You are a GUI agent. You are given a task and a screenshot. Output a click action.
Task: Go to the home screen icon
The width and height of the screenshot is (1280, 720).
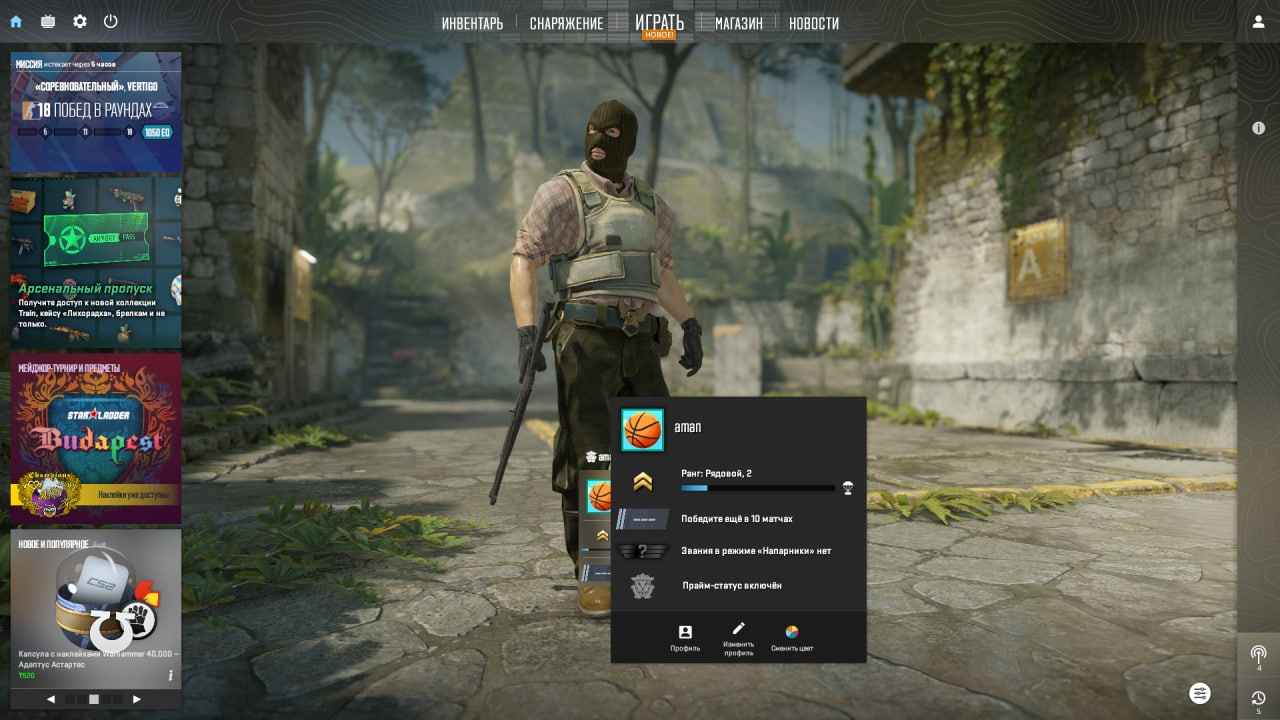(x=16, y=21)
